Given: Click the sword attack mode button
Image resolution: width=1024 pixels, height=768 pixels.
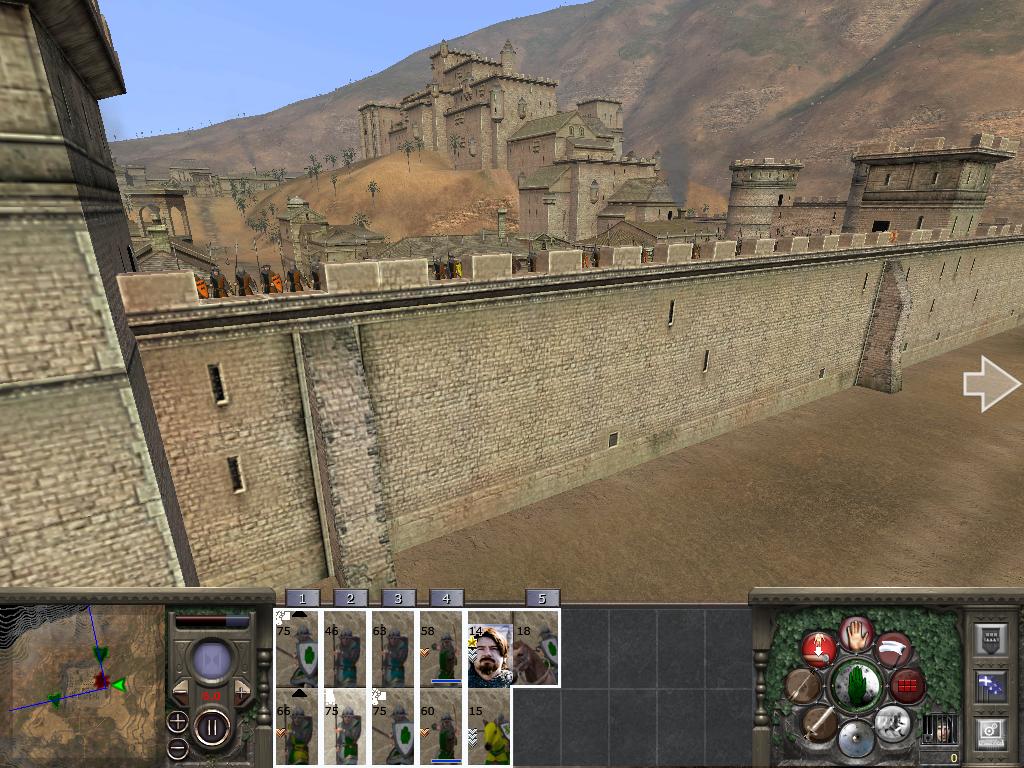Looking at the screenshot, I should tap(818, 723).
